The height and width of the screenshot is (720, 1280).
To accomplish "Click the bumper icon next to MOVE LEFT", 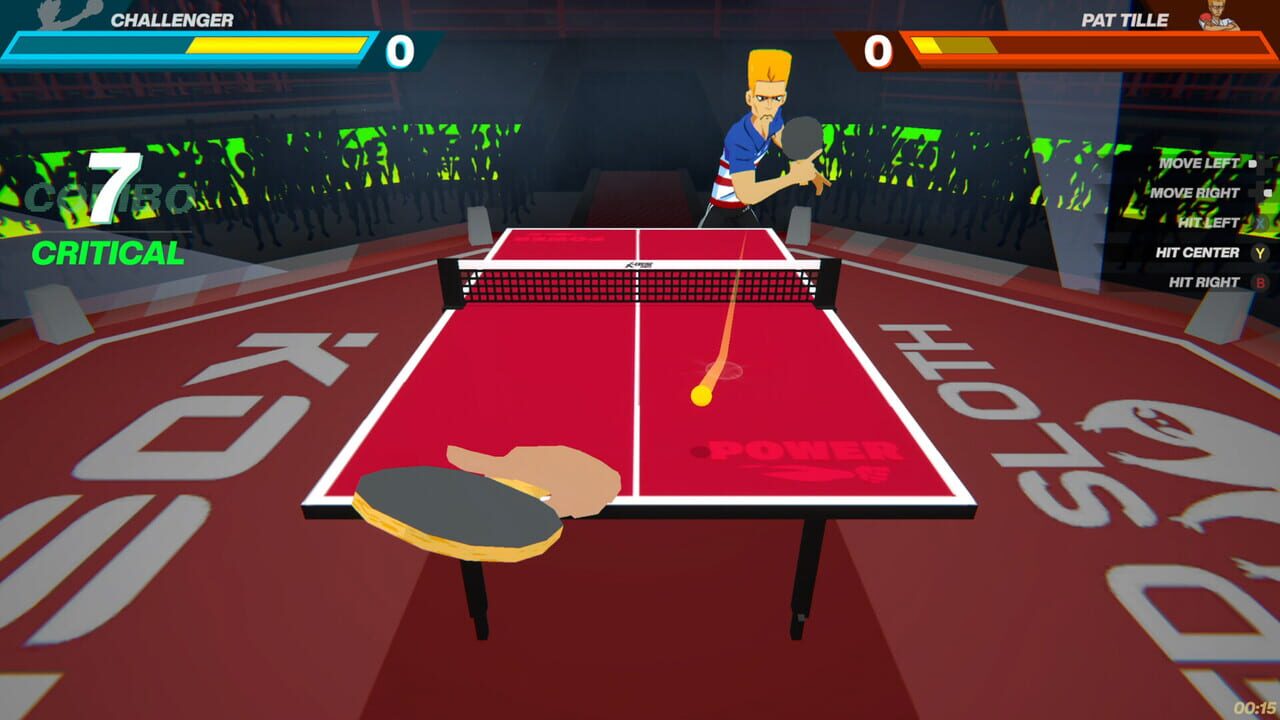I will pyautogui.click(x=1251, y=164).
